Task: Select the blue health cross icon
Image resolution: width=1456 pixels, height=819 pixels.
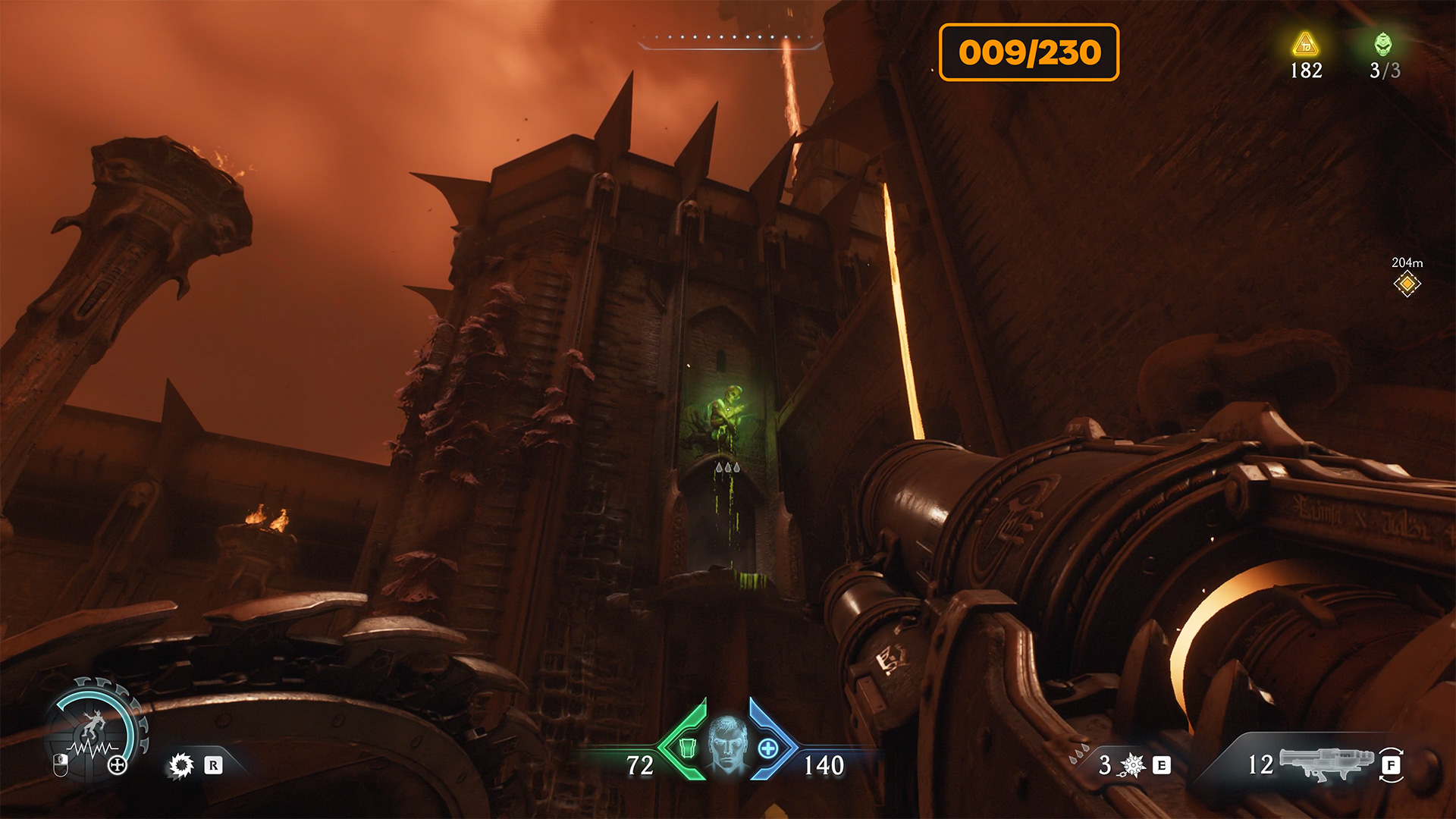Action: pos(768,748)
